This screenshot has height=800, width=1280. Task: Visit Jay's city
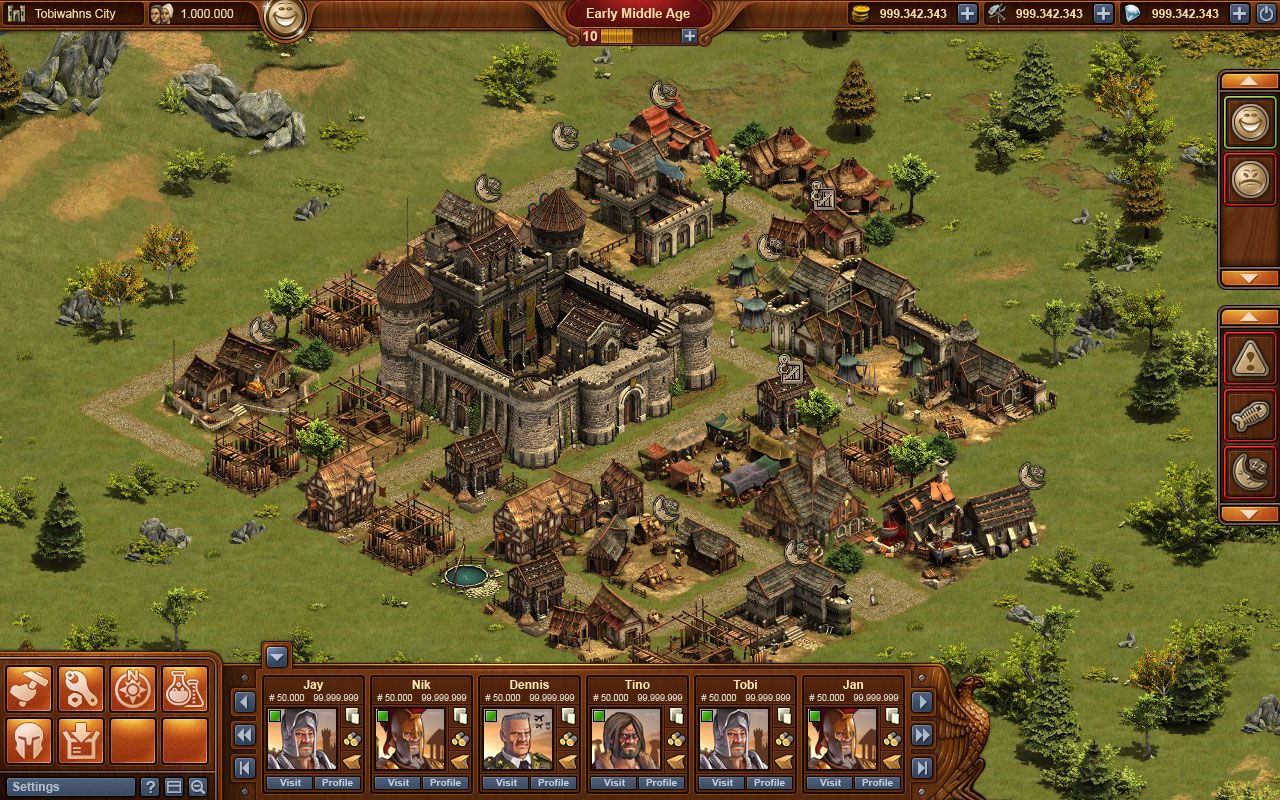290,783
